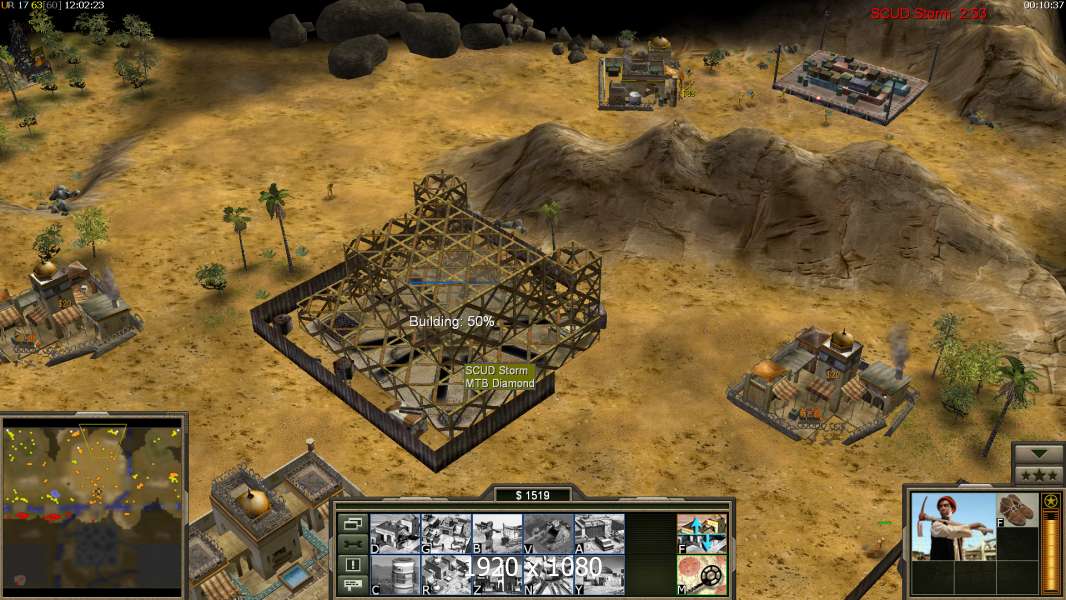Image resolution: width=1066 pixels, height=600 pixels.
Task: Choose the building icon labeled A
Action: click(599, 534)
